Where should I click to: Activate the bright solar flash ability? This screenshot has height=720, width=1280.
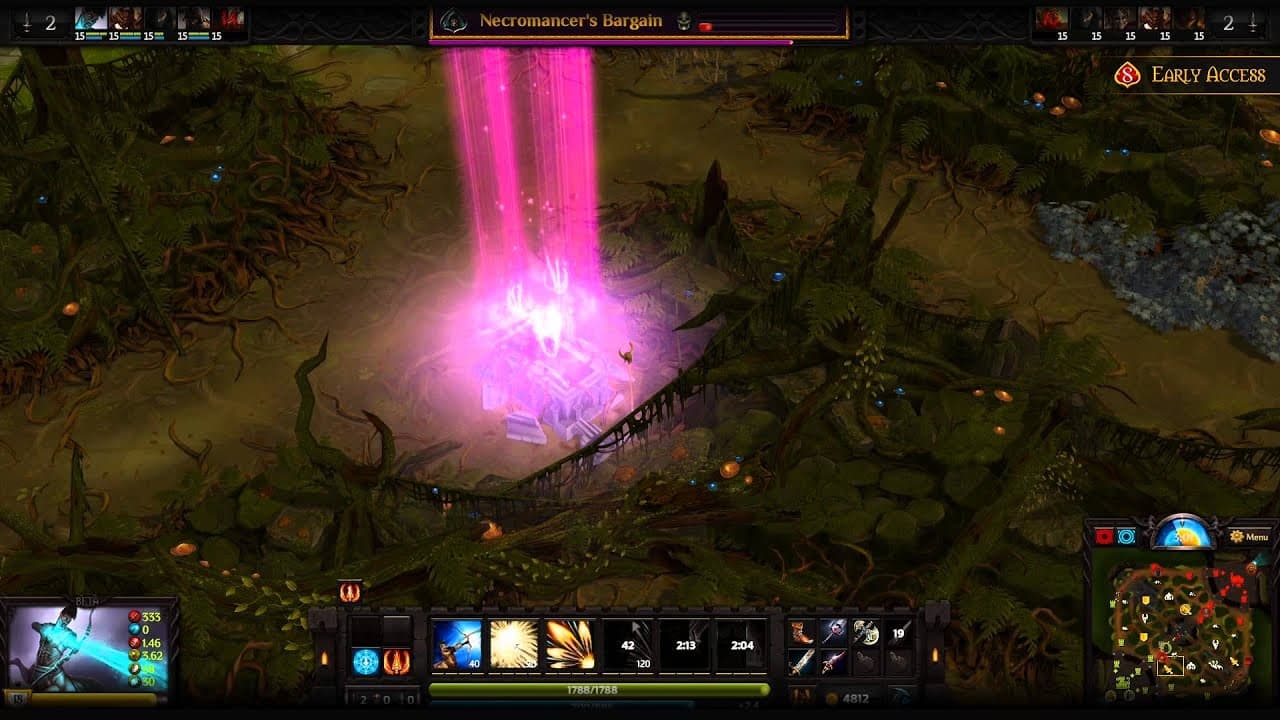513,644
